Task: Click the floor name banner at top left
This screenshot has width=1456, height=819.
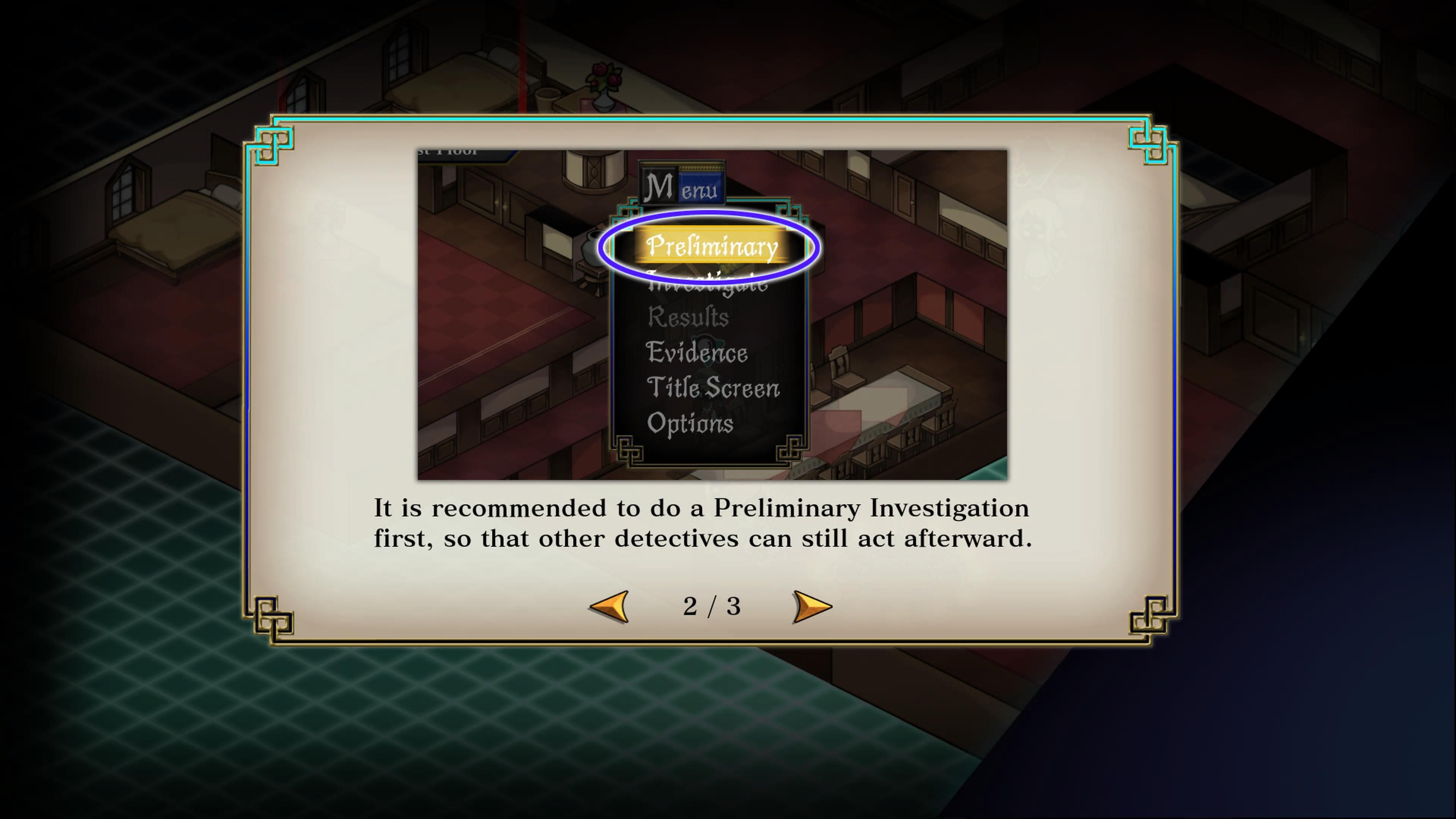Action: pyautogui.click(x=447, y=152)
